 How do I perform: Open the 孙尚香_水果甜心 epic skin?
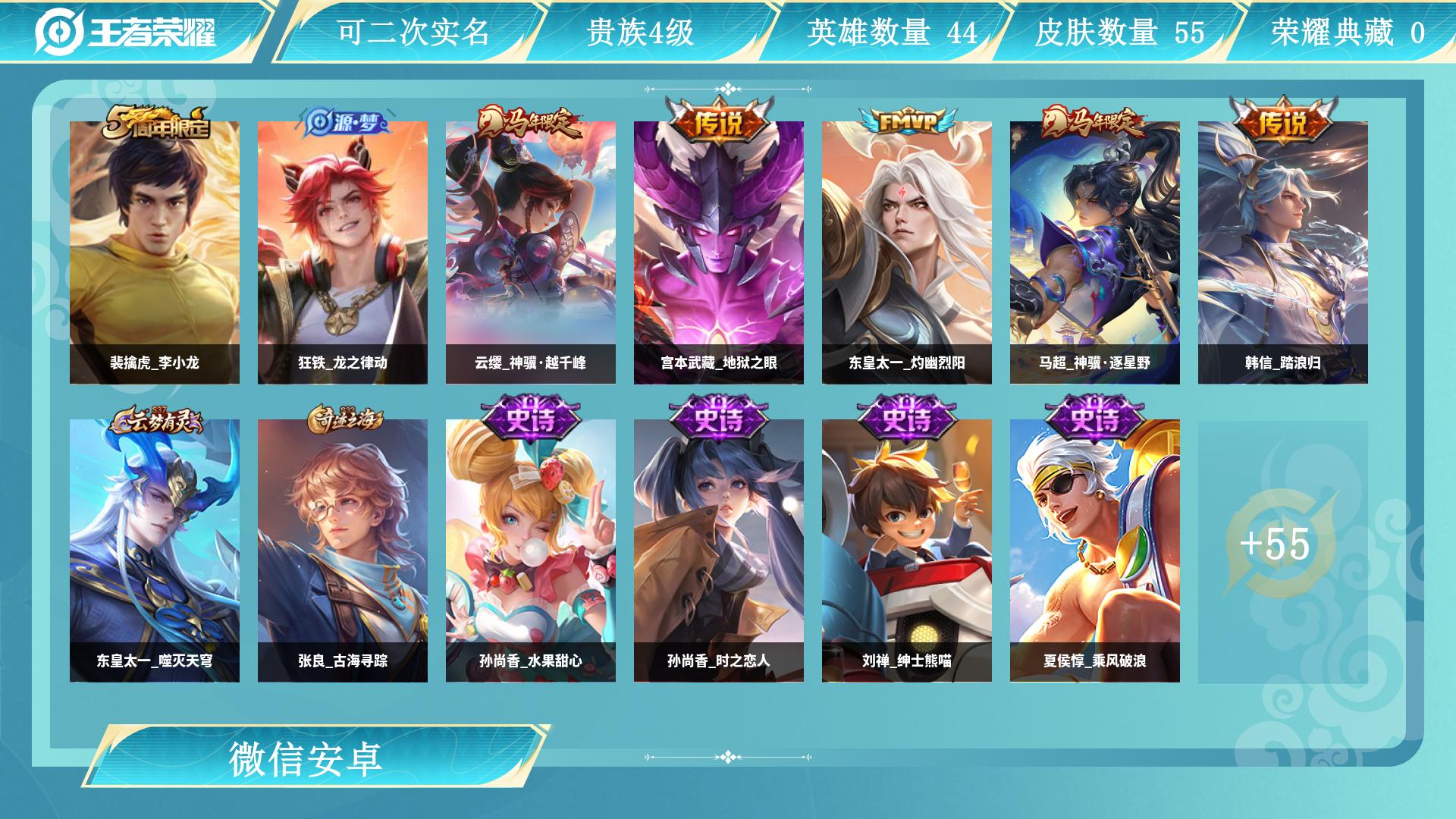(x=531, y=551)
